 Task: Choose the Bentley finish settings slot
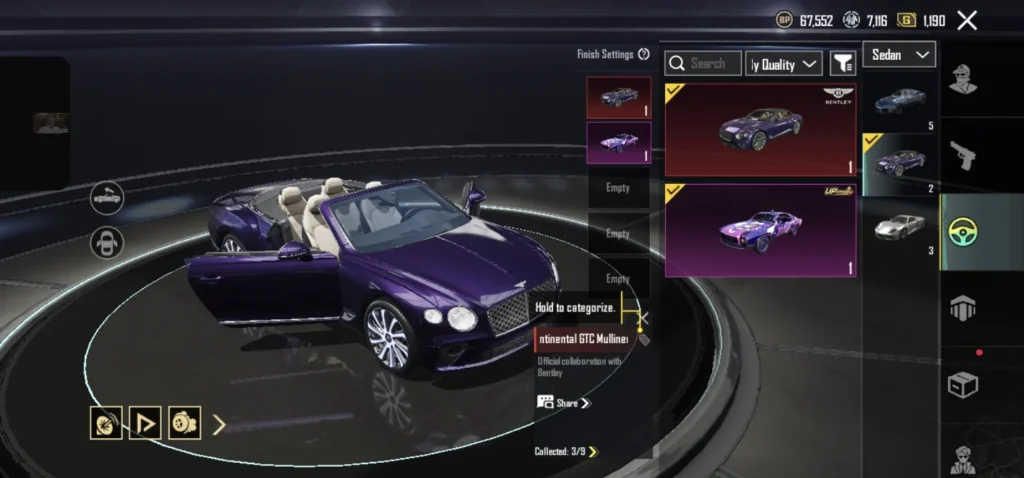pos(618,98)
